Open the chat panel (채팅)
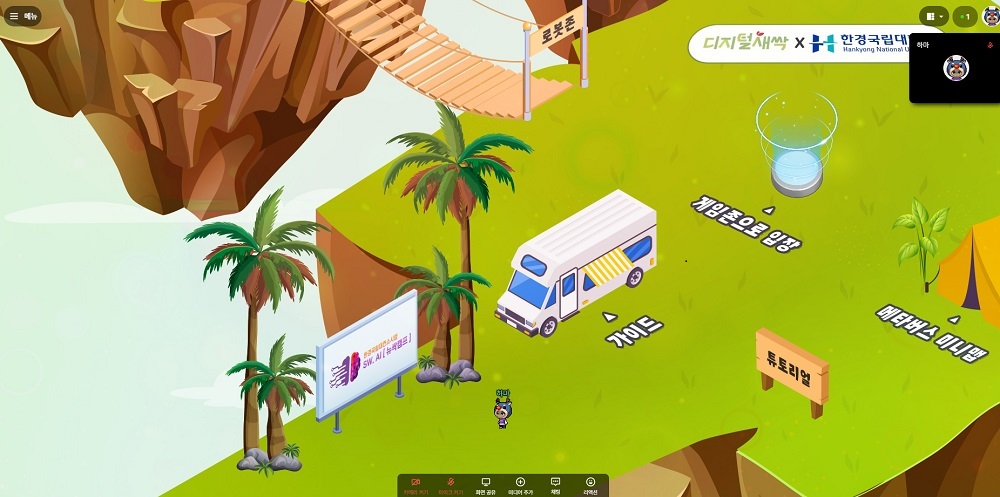 coord(555,485)
